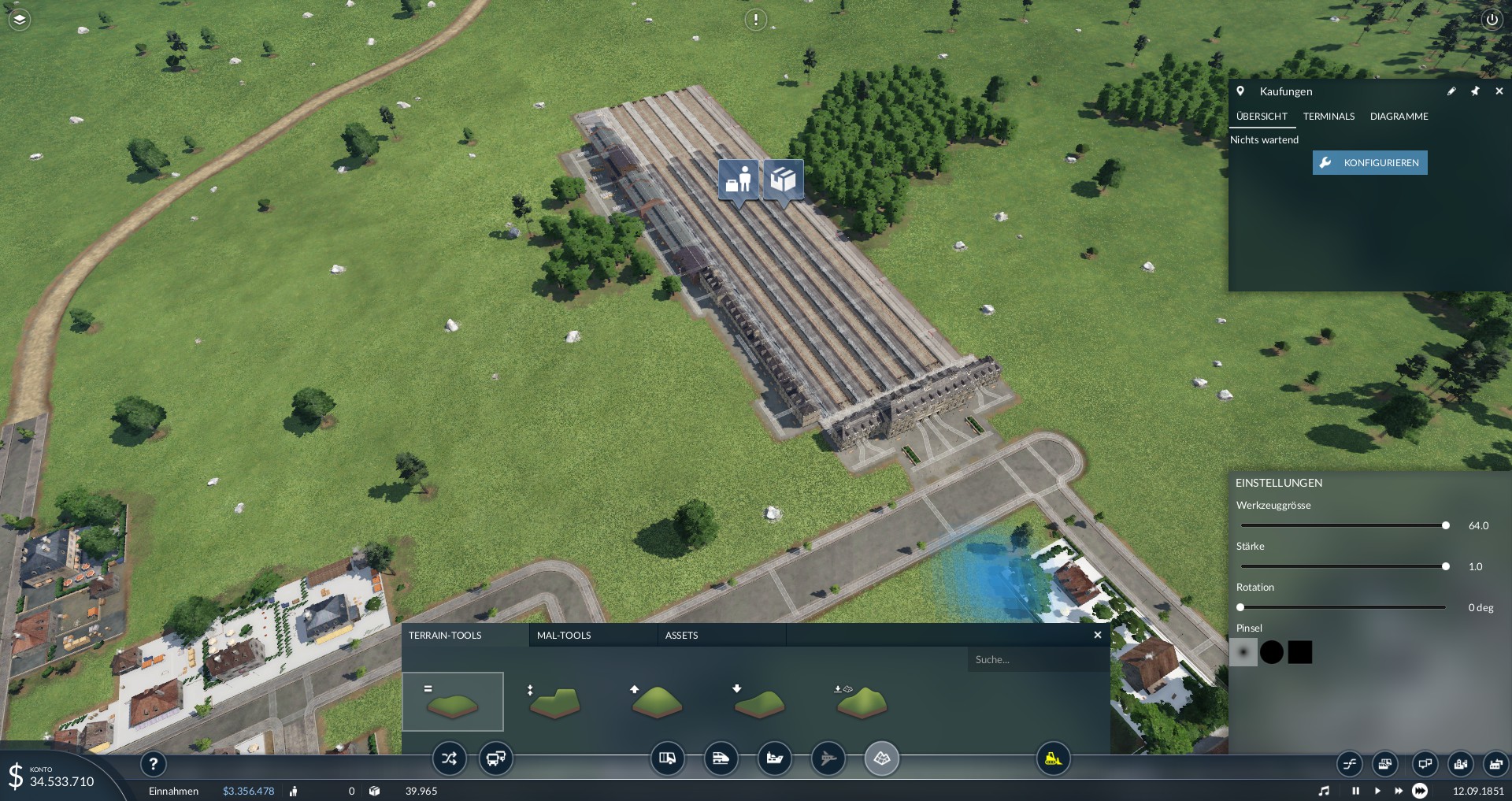
Task: Pin the Kaufungen window
Action: click(x=1475, y=91)
